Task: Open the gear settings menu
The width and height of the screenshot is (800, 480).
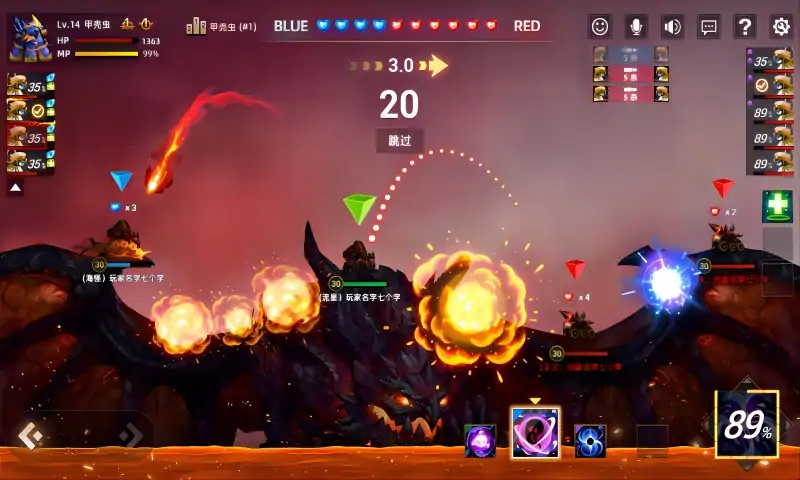Action: [x=781, y=27]
